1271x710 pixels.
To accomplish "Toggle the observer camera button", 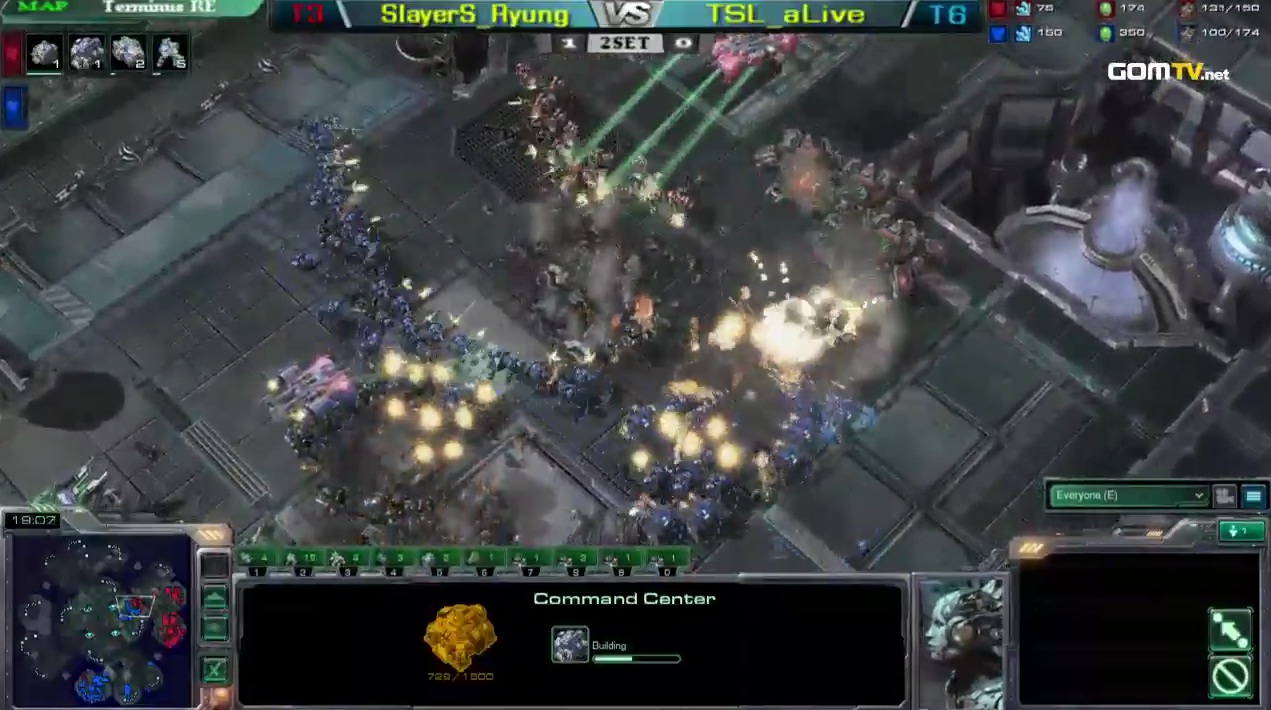I will coord(1224,496).
